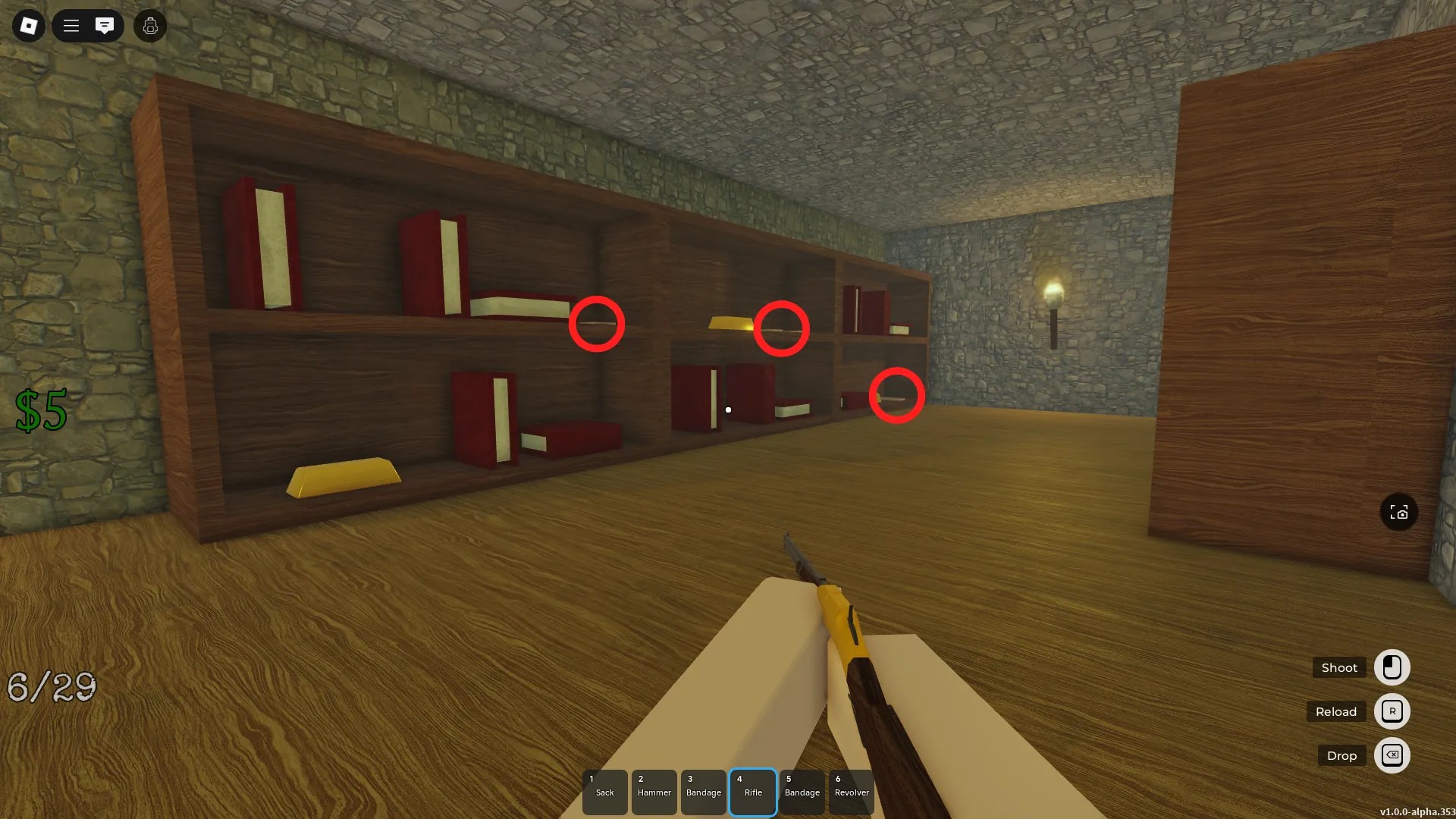This screenshot has width=1456, height=819.
Task: Click the mouse icon beside Shoot
Action: (x=1392, y=667)
